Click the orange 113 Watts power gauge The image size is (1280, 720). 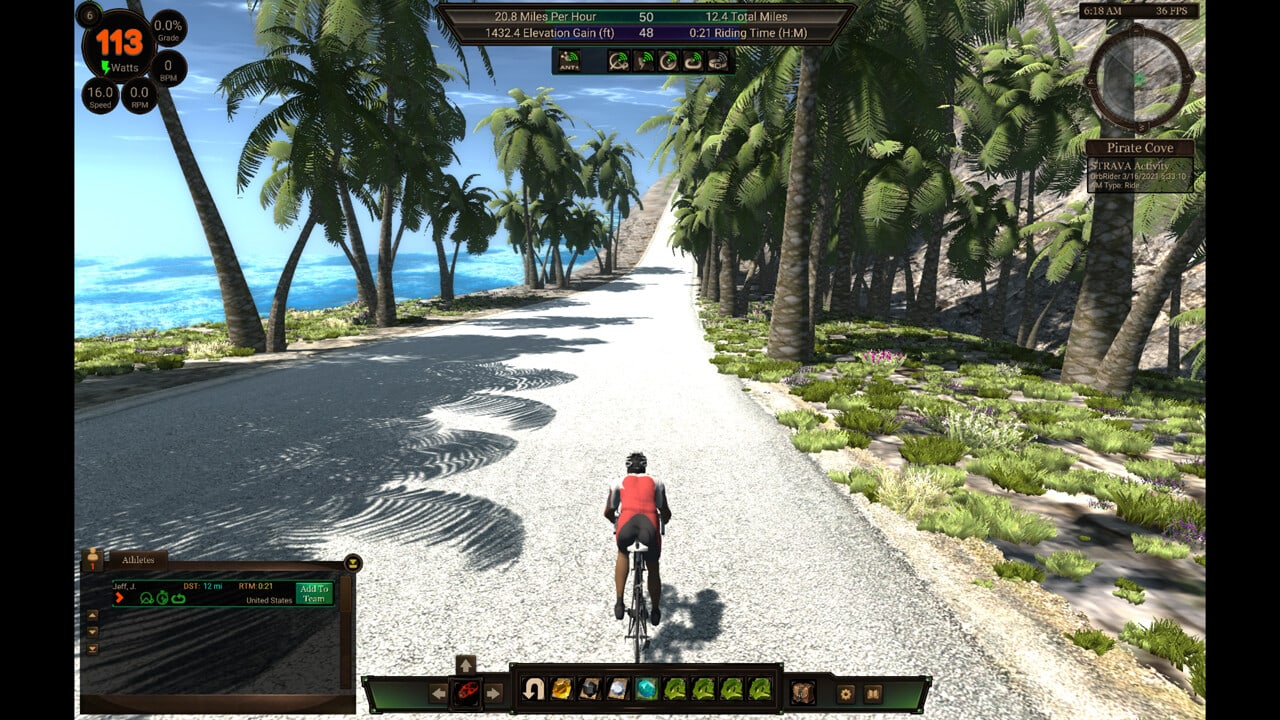coord(119,45)
